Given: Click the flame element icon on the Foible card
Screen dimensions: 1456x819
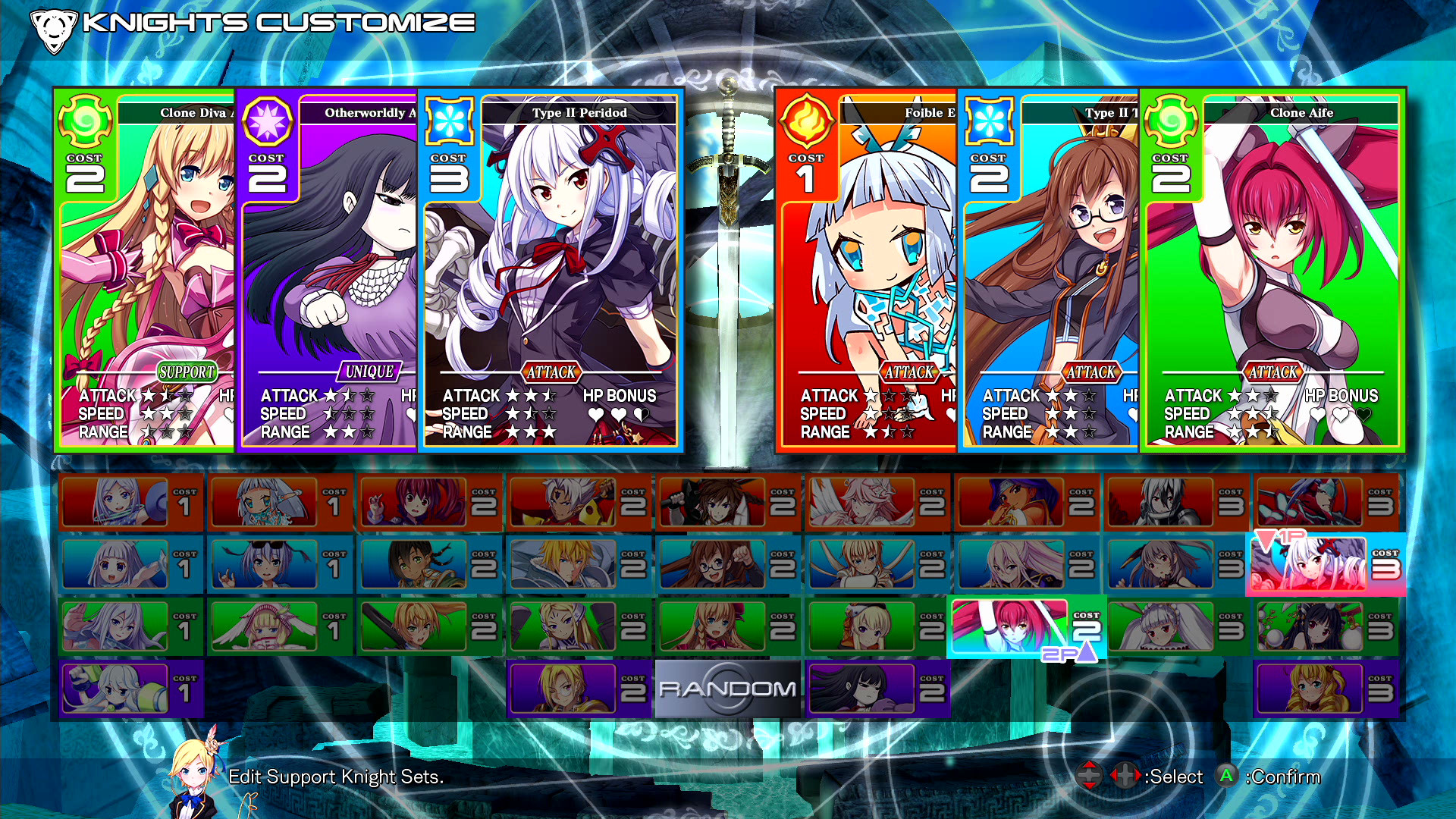Looking at the screenshot, I should coord(806,122).
